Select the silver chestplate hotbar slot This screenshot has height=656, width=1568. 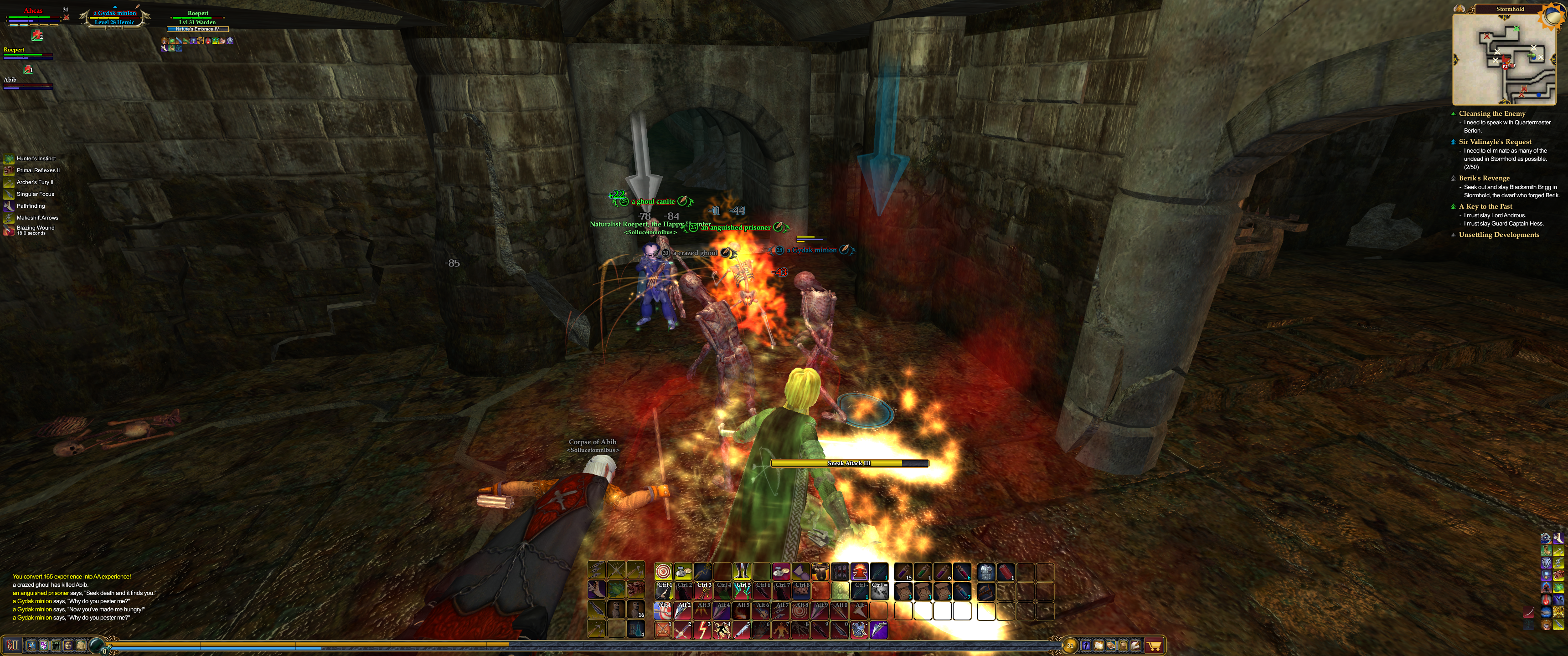pos(985,571)
